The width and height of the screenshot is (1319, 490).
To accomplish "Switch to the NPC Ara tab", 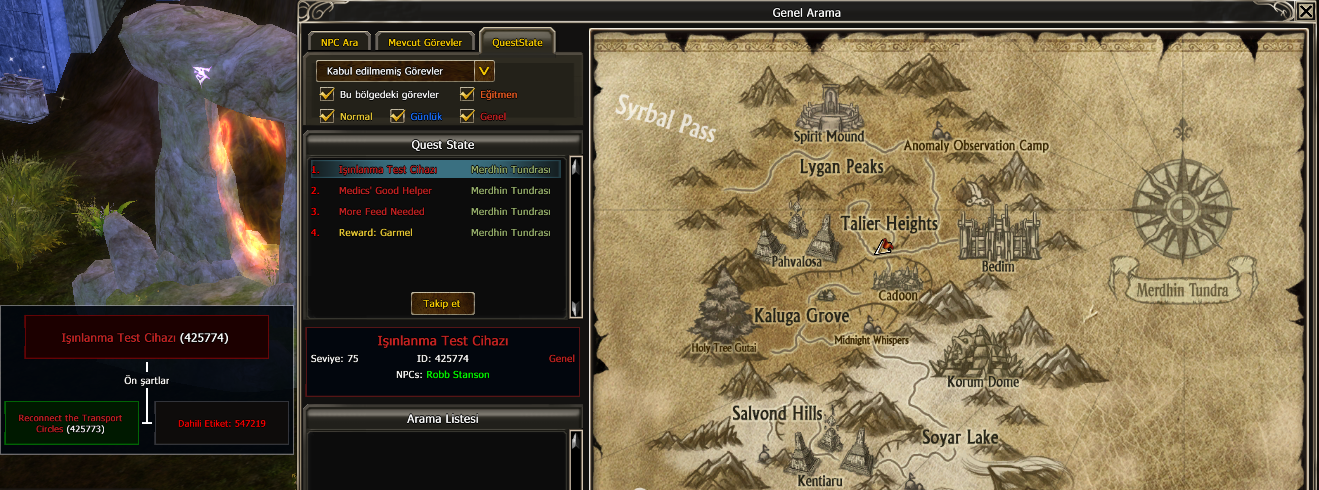I will (339, 42).
